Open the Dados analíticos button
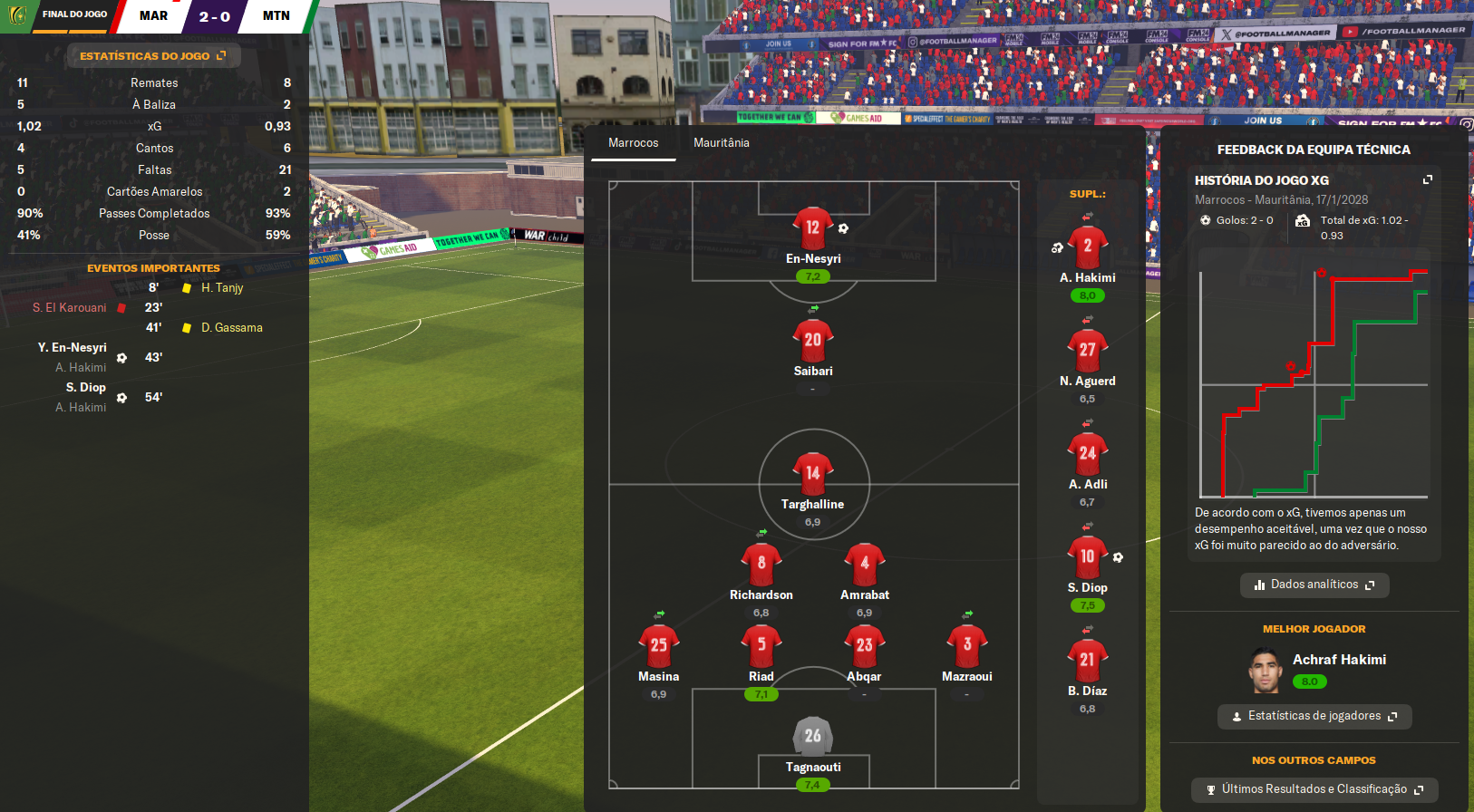The height and width of the screenshot is (812, 1474). (1314, 585)
